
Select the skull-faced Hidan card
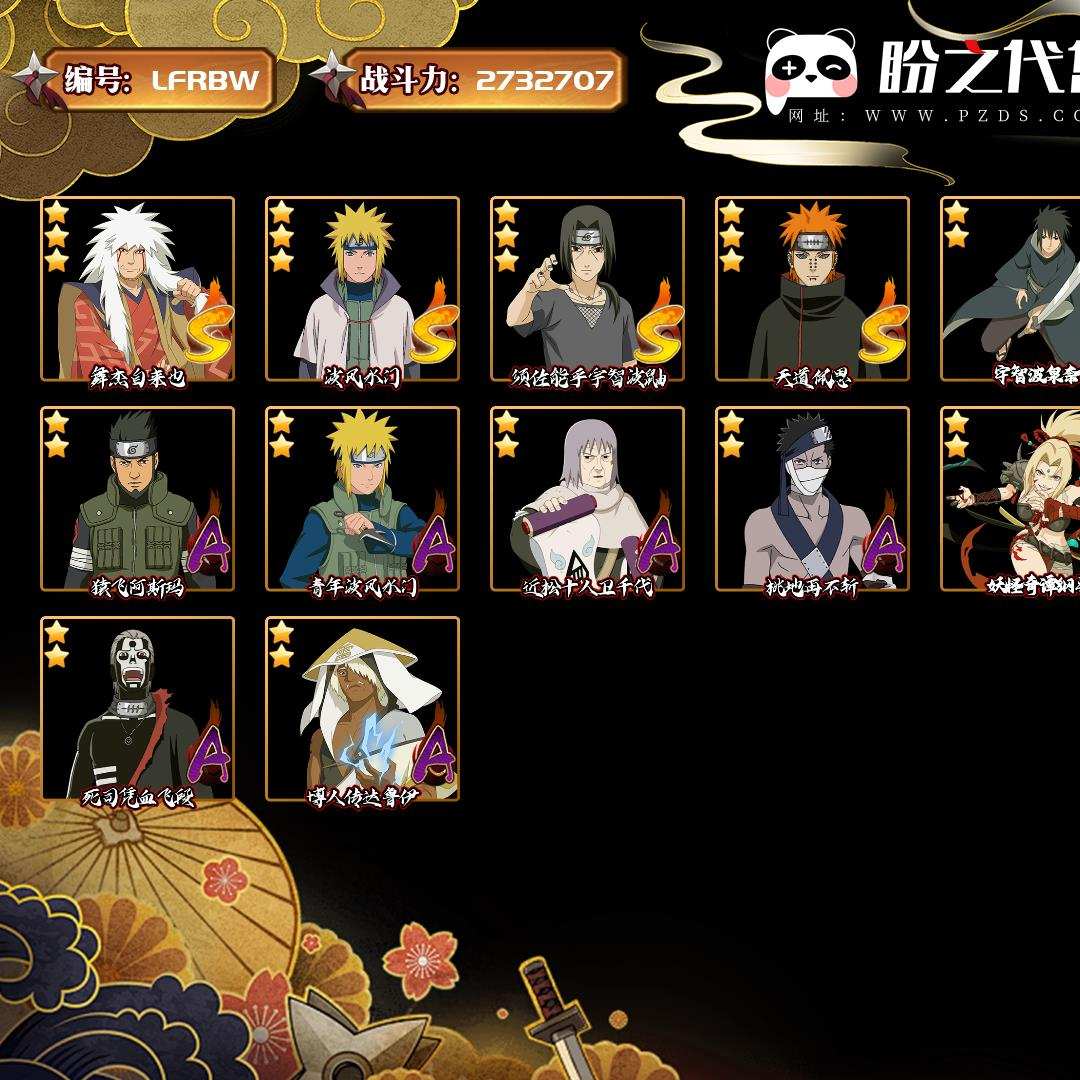pos(138,709)
